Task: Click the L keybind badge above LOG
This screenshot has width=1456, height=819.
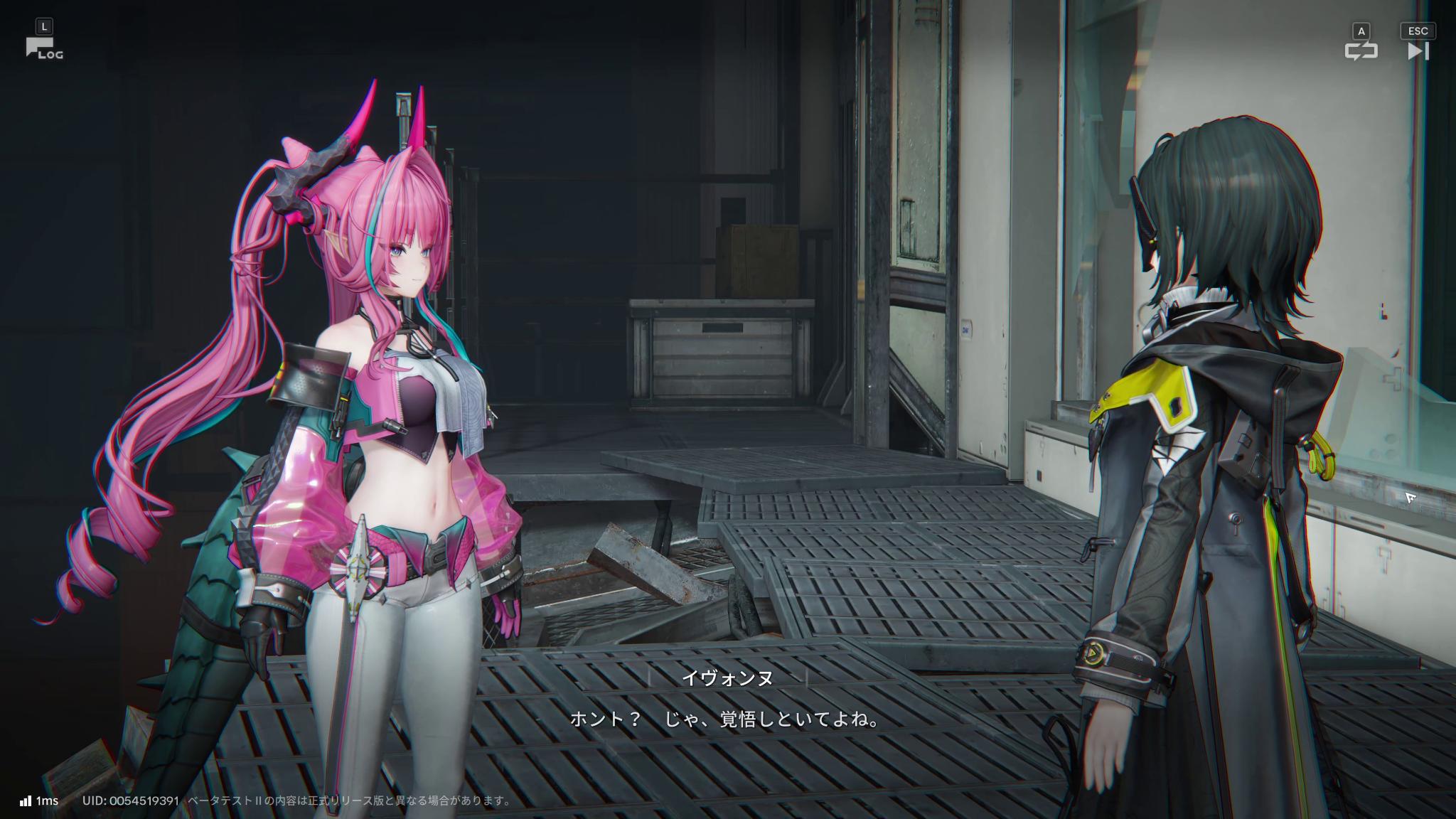Action: (x=44, y=26)
